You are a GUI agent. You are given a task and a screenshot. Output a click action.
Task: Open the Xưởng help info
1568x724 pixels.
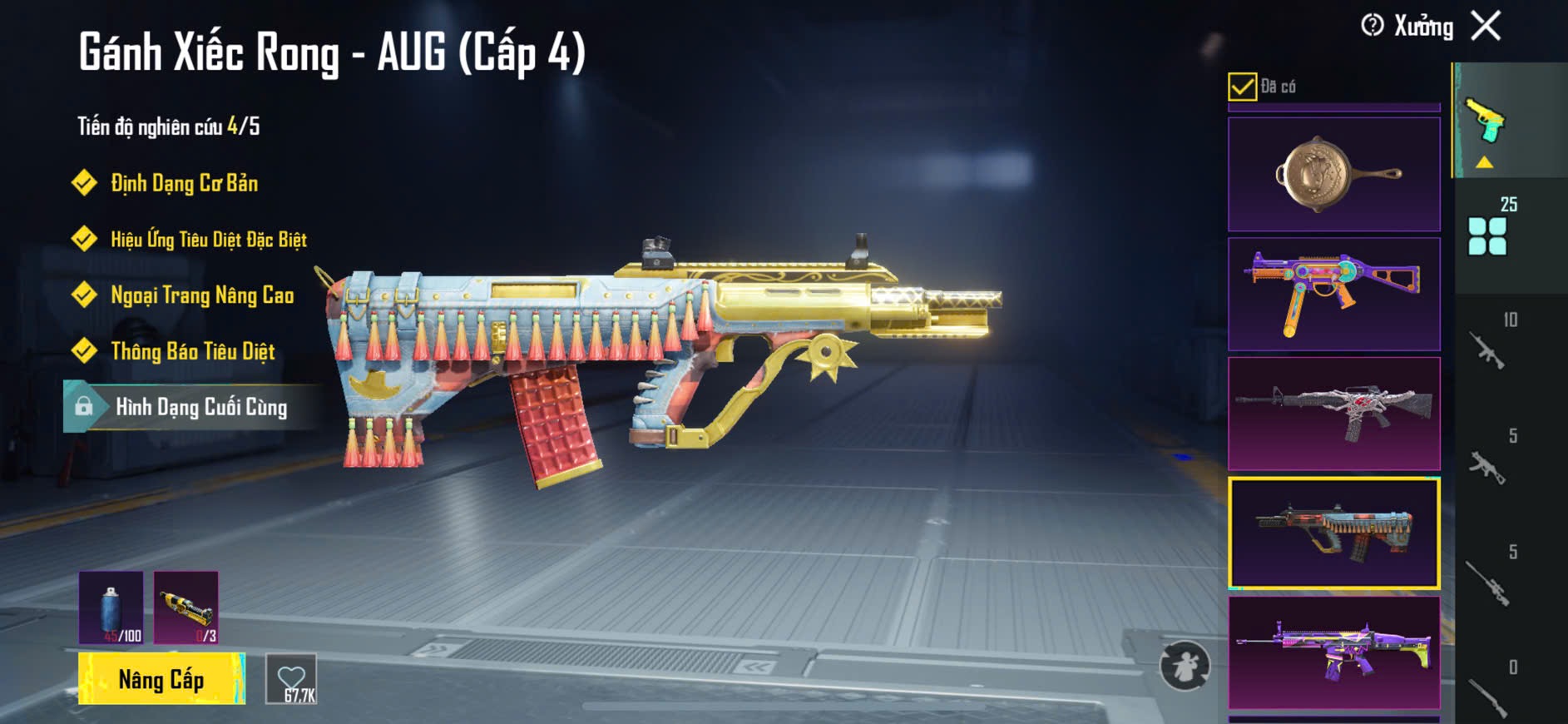[1373, 26]
